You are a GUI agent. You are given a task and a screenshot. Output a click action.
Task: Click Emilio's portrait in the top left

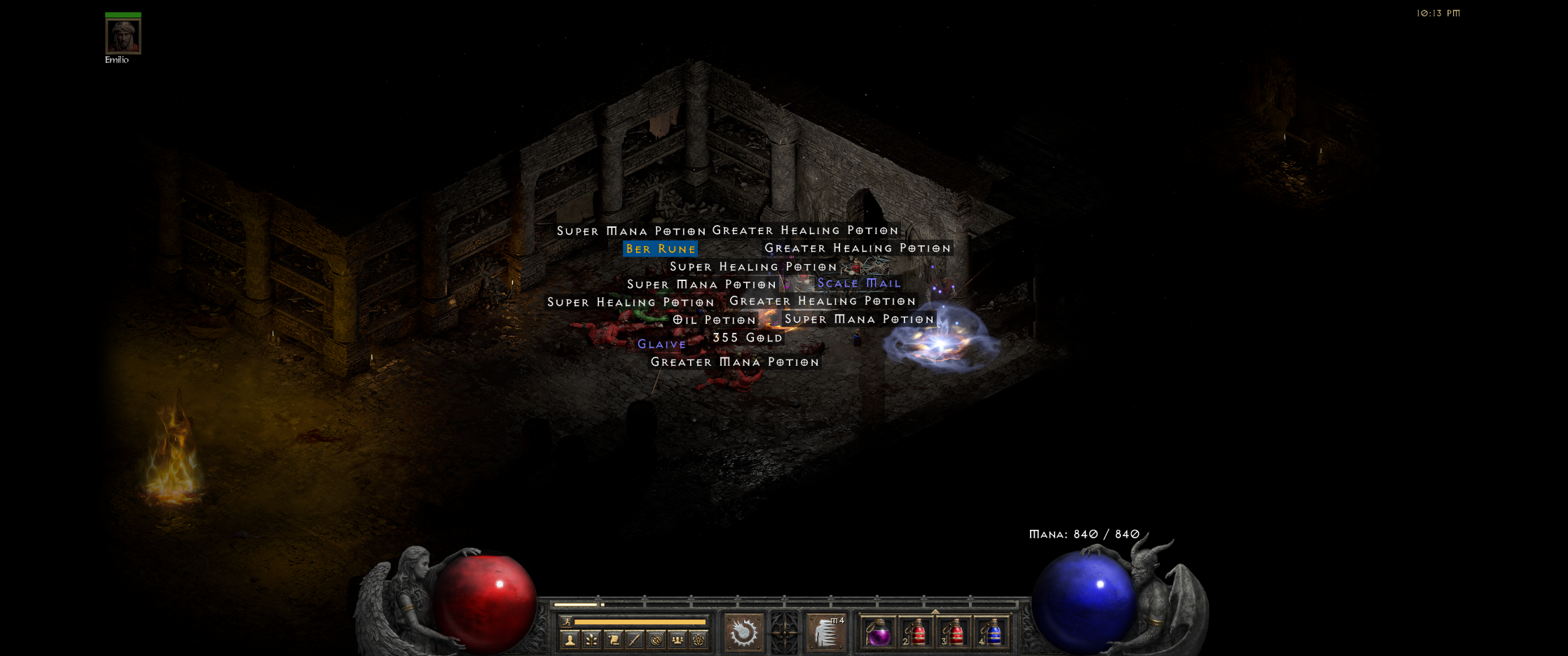pos(122,35)
